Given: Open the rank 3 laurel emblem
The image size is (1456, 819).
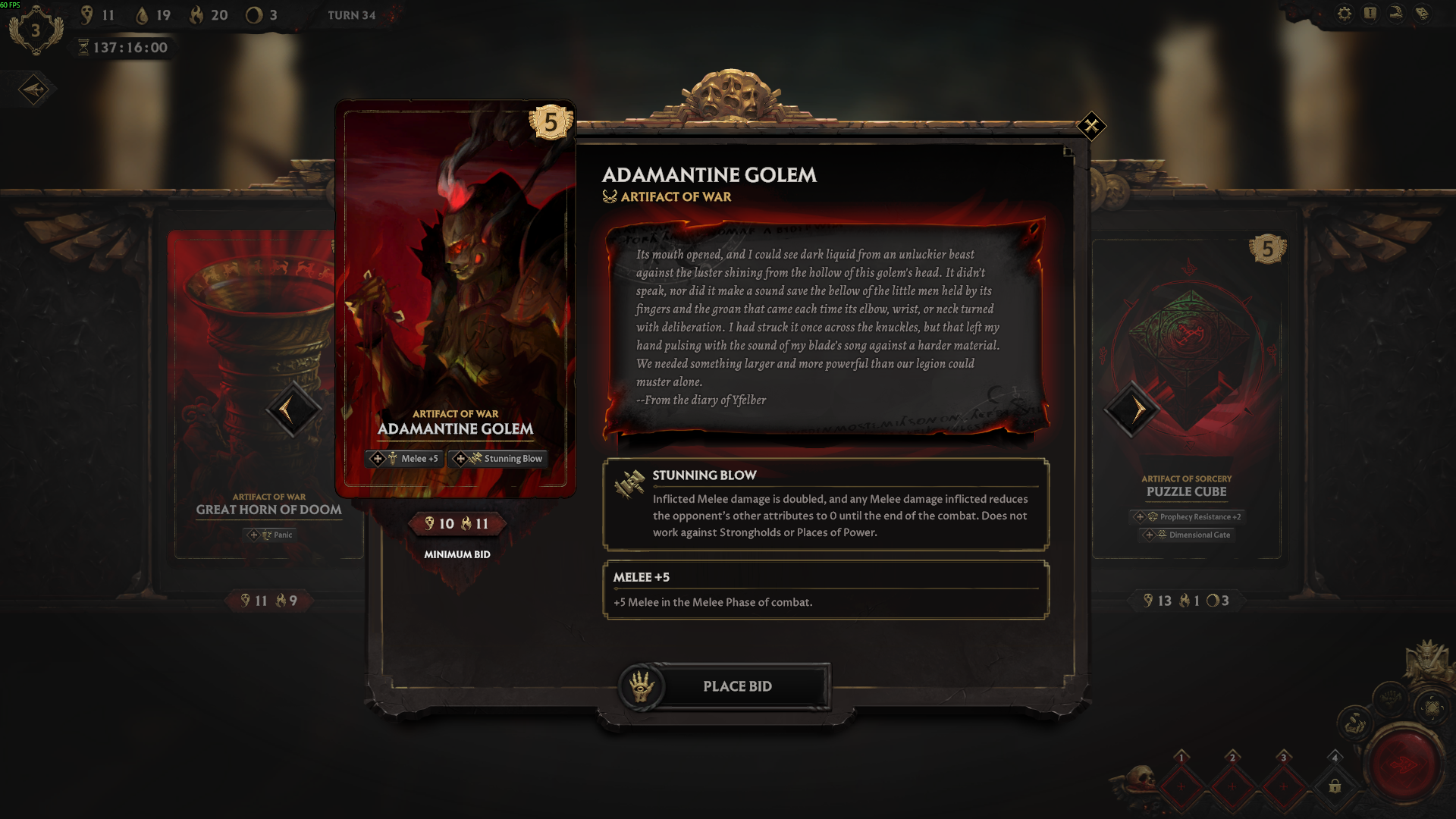Looking at the screenshot, I should point(35,31).
